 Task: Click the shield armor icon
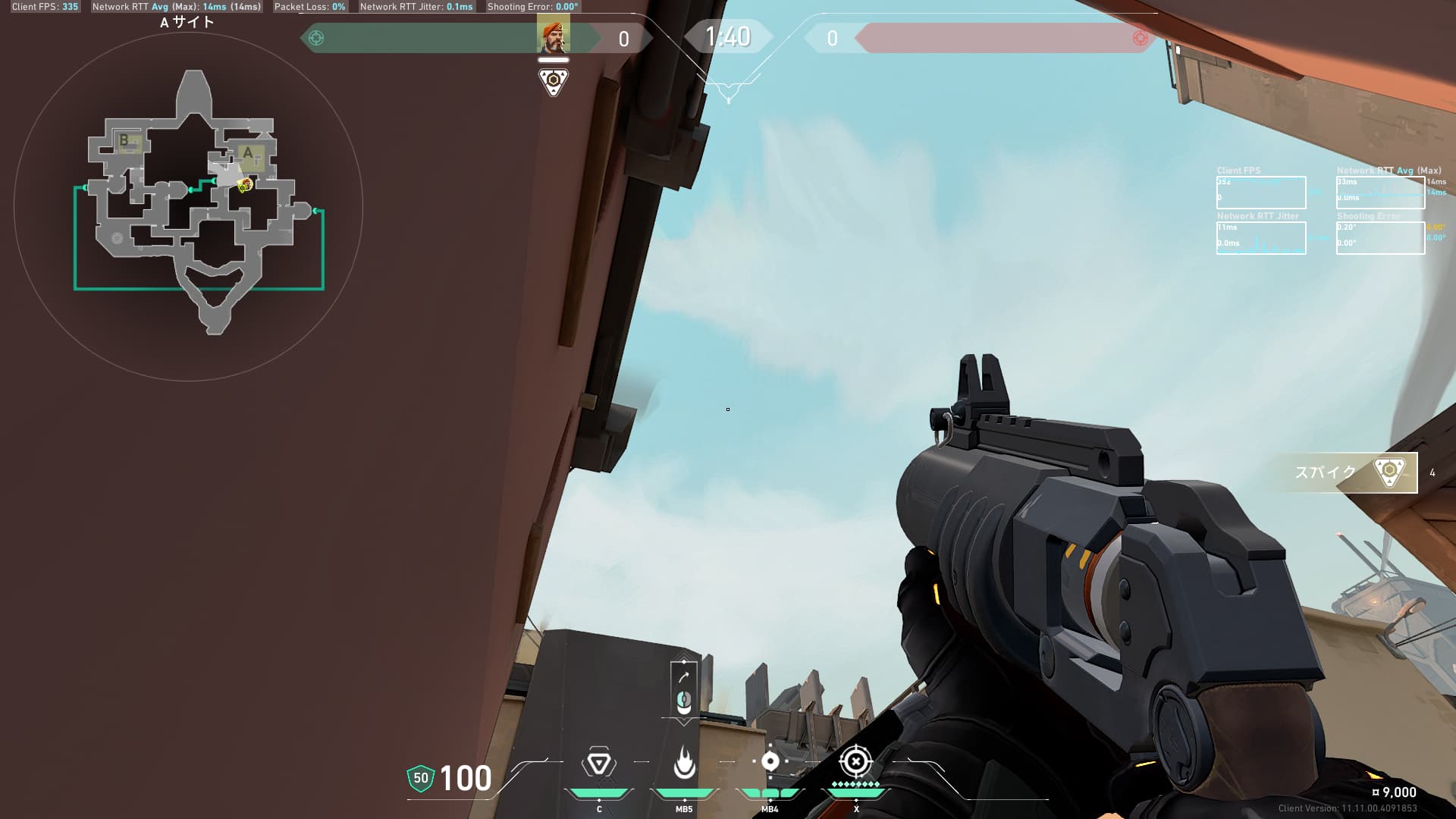(421, 778)
